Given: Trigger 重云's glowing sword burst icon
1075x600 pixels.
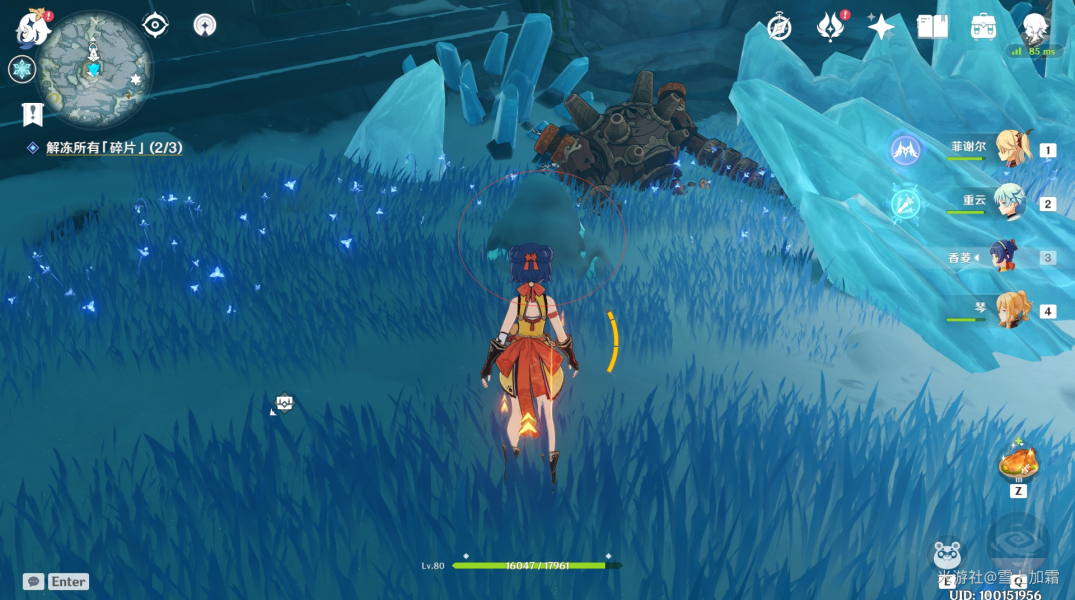Looking at the screenshot, I should (x=905, y=204).
